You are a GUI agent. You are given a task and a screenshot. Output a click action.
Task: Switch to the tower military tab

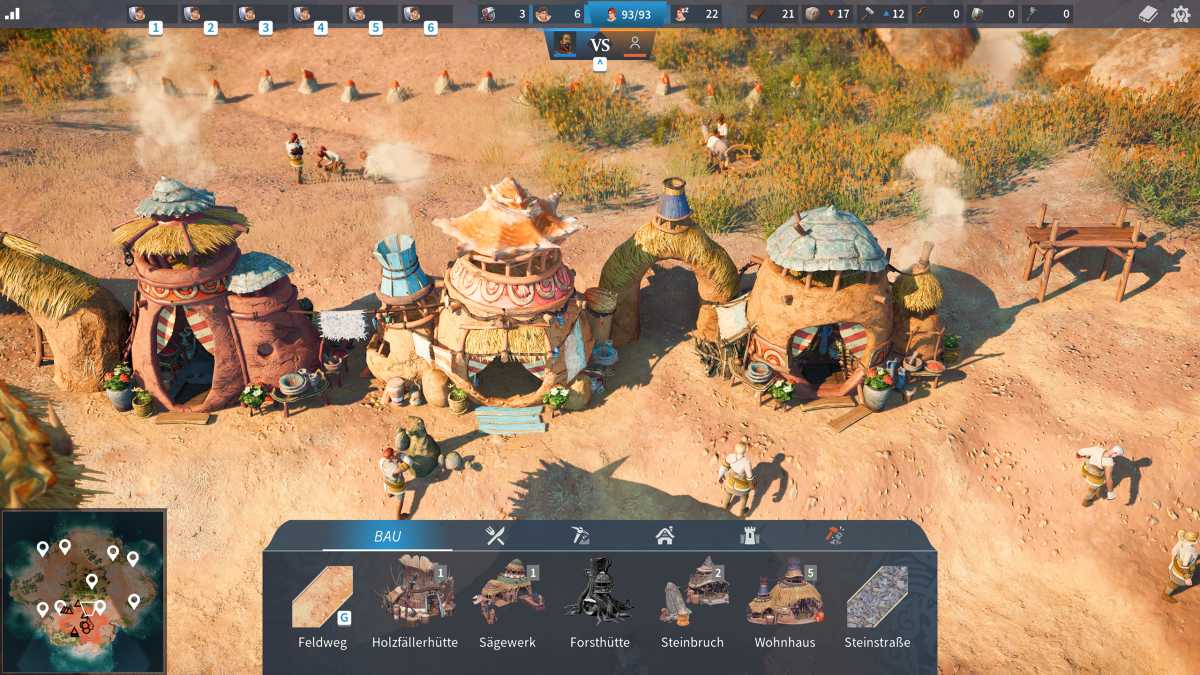[749, 536]
